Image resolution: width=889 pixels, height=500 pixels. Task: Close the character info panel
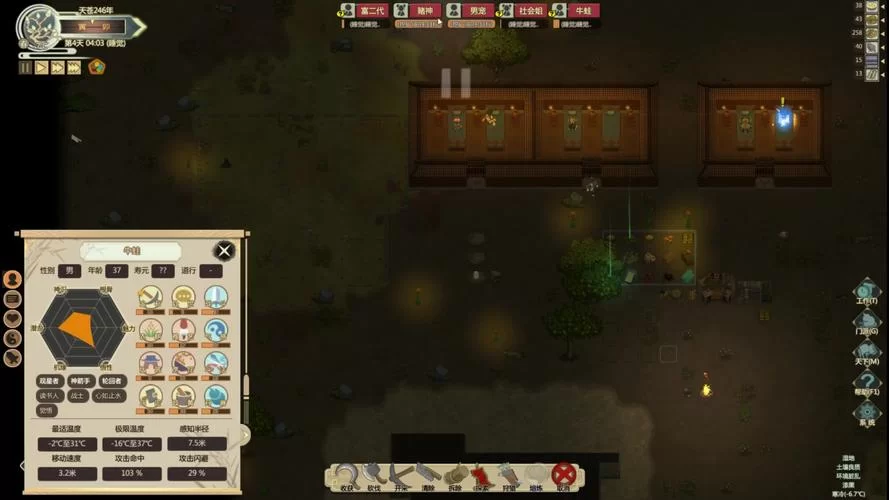[225, 251]
